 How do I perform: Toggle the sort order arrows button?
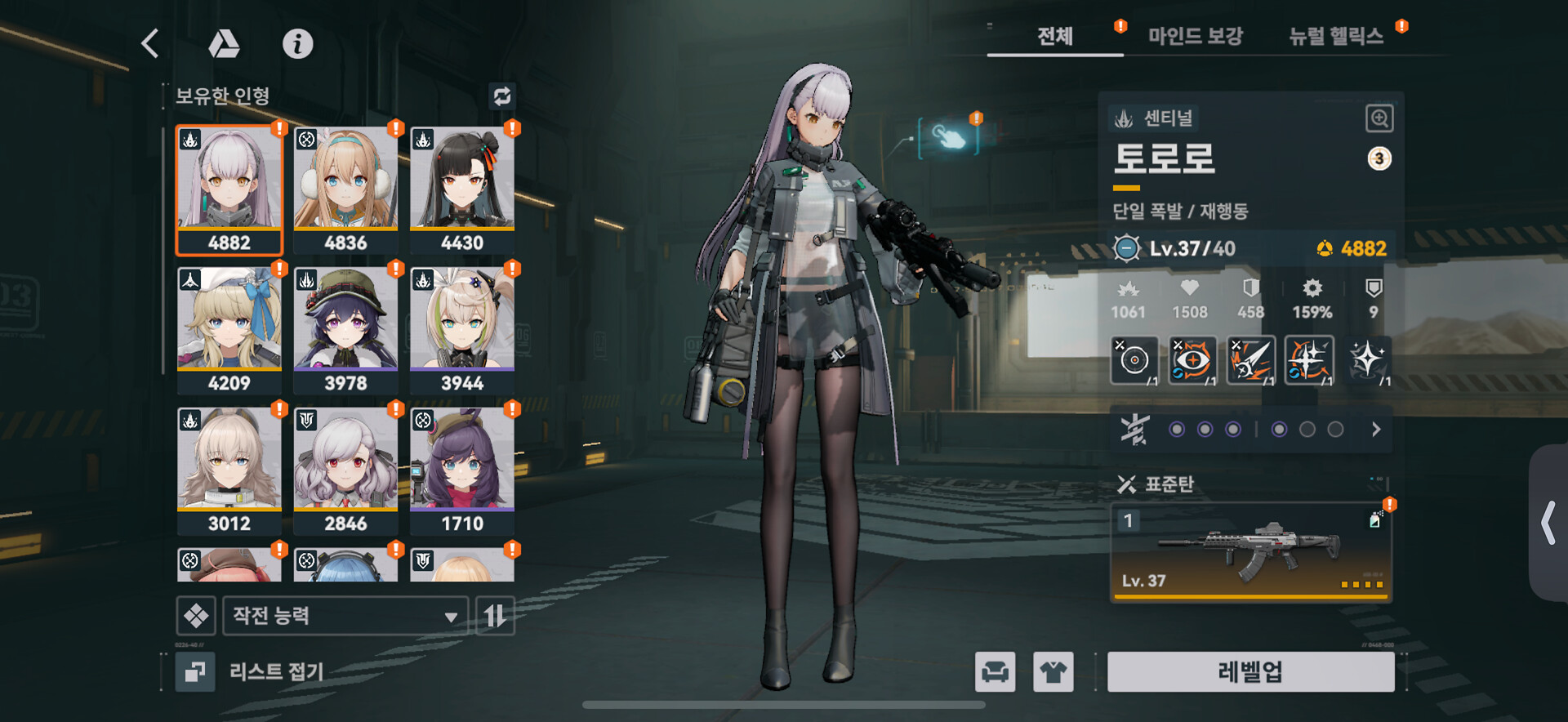[x=495, y=616]
